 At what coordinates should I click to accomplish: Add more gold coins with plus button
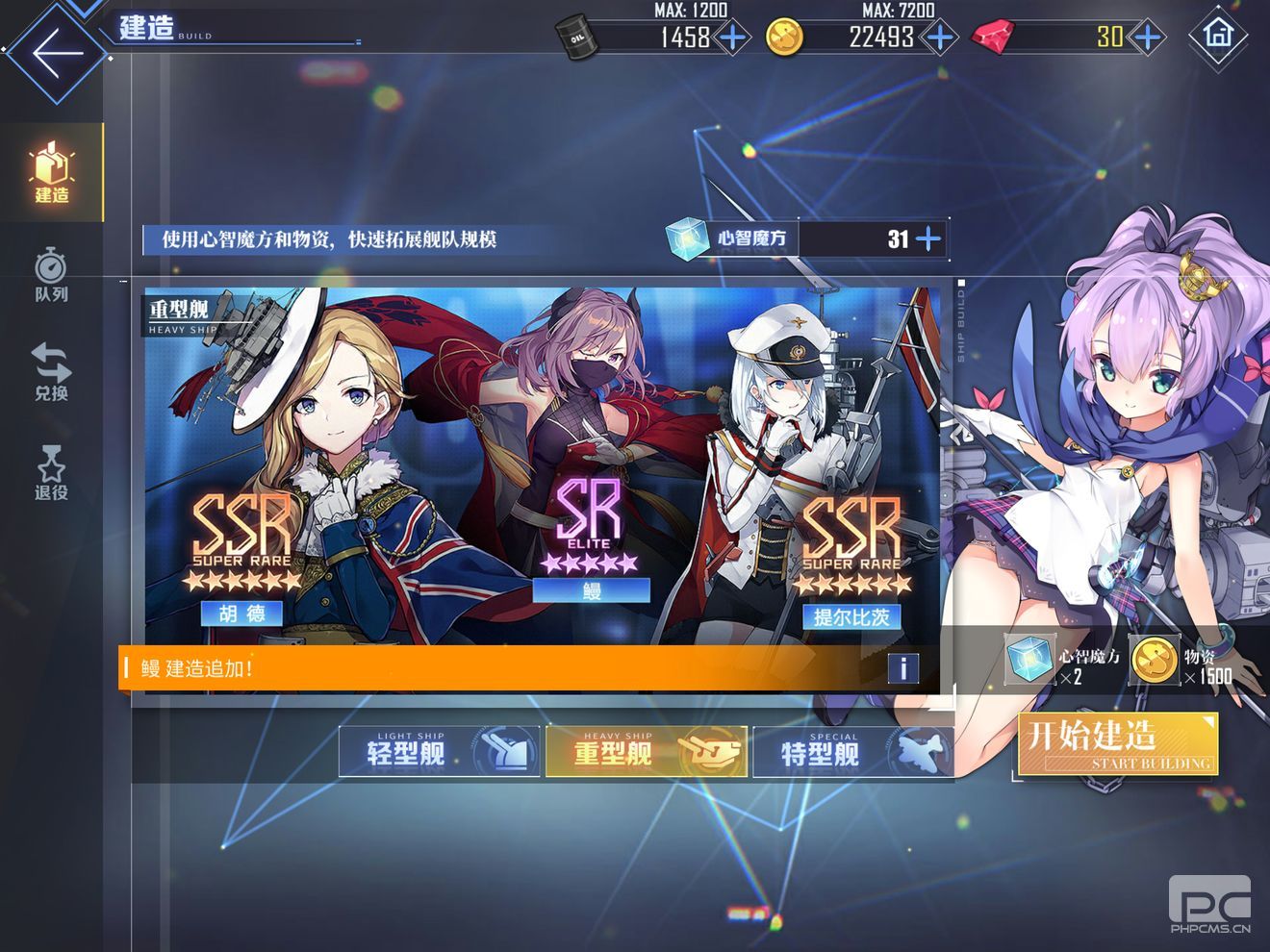[939, 38]
